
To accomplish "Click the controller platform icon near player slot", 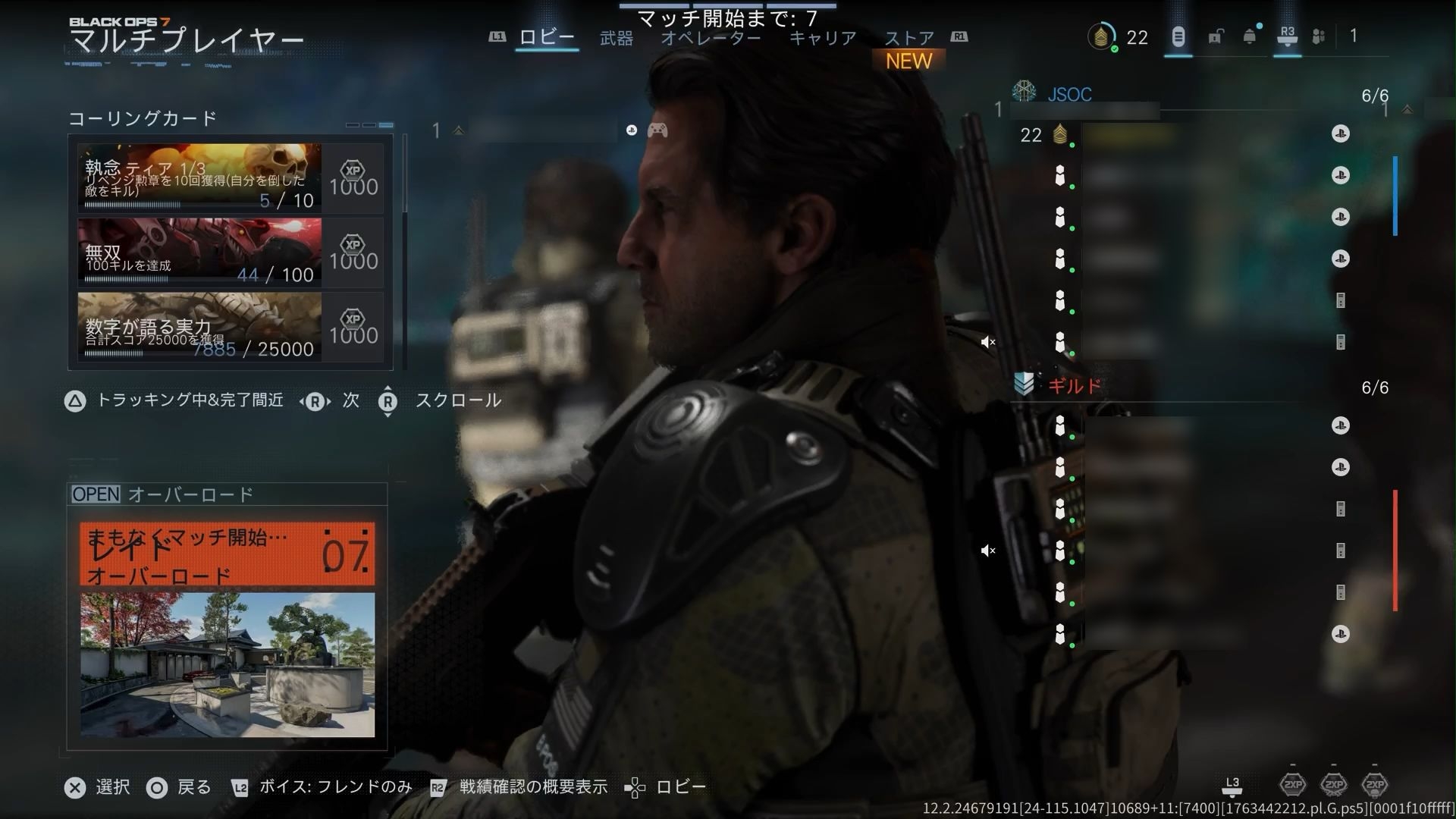I will click(x=658, y=130).
